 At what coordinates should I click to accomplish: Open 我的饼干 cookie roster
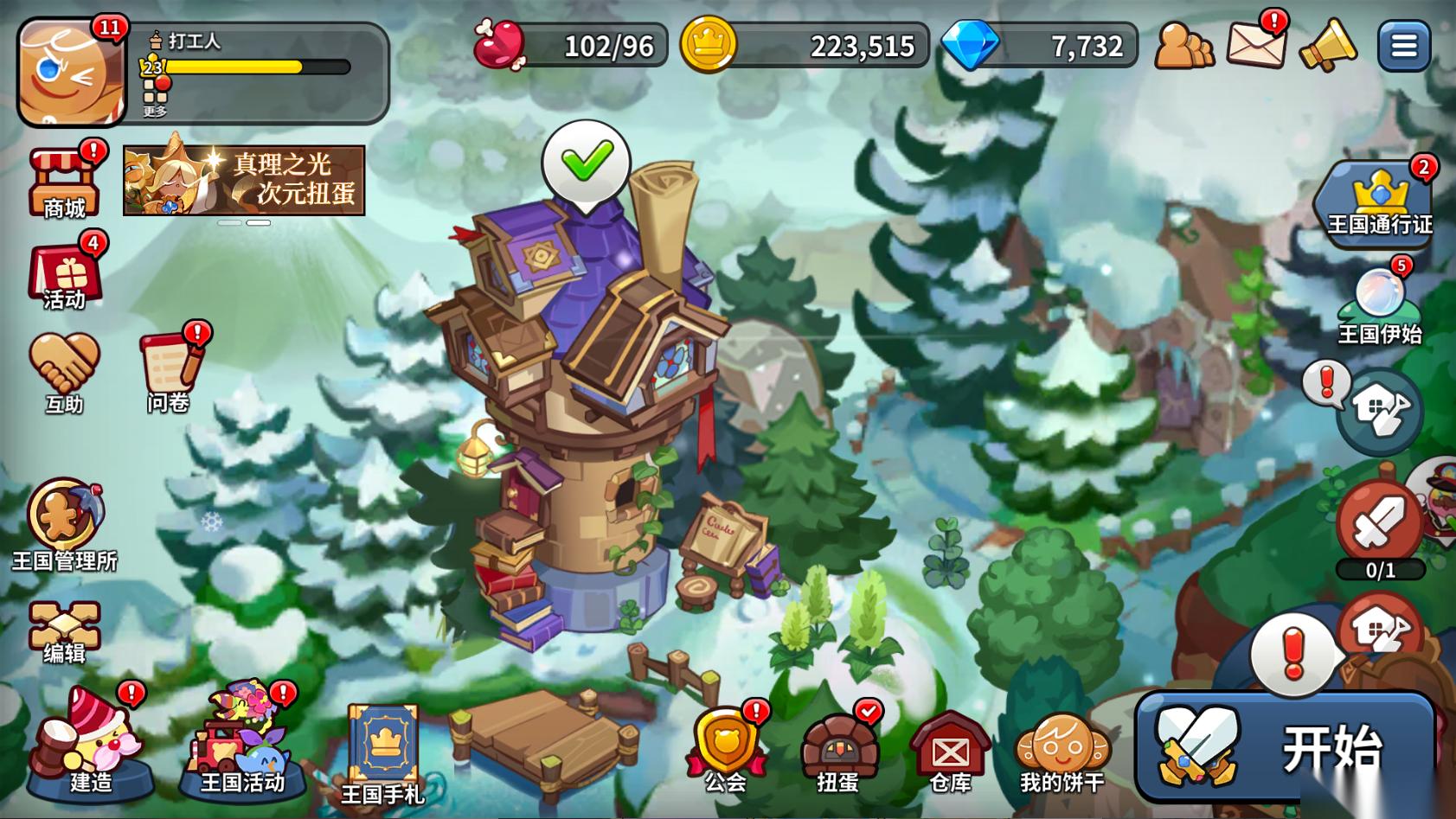[1062, 752]
